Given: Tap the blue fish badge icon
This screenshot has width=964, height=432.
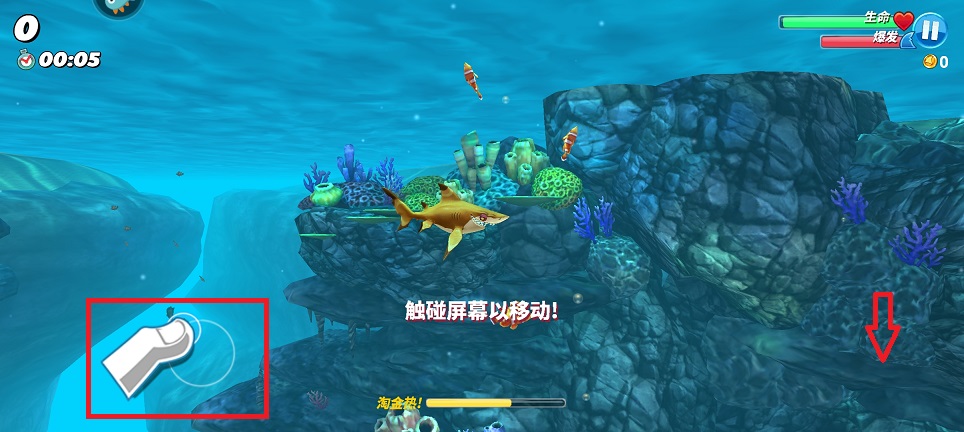Looking at the screenshot, I should (119, 6).
